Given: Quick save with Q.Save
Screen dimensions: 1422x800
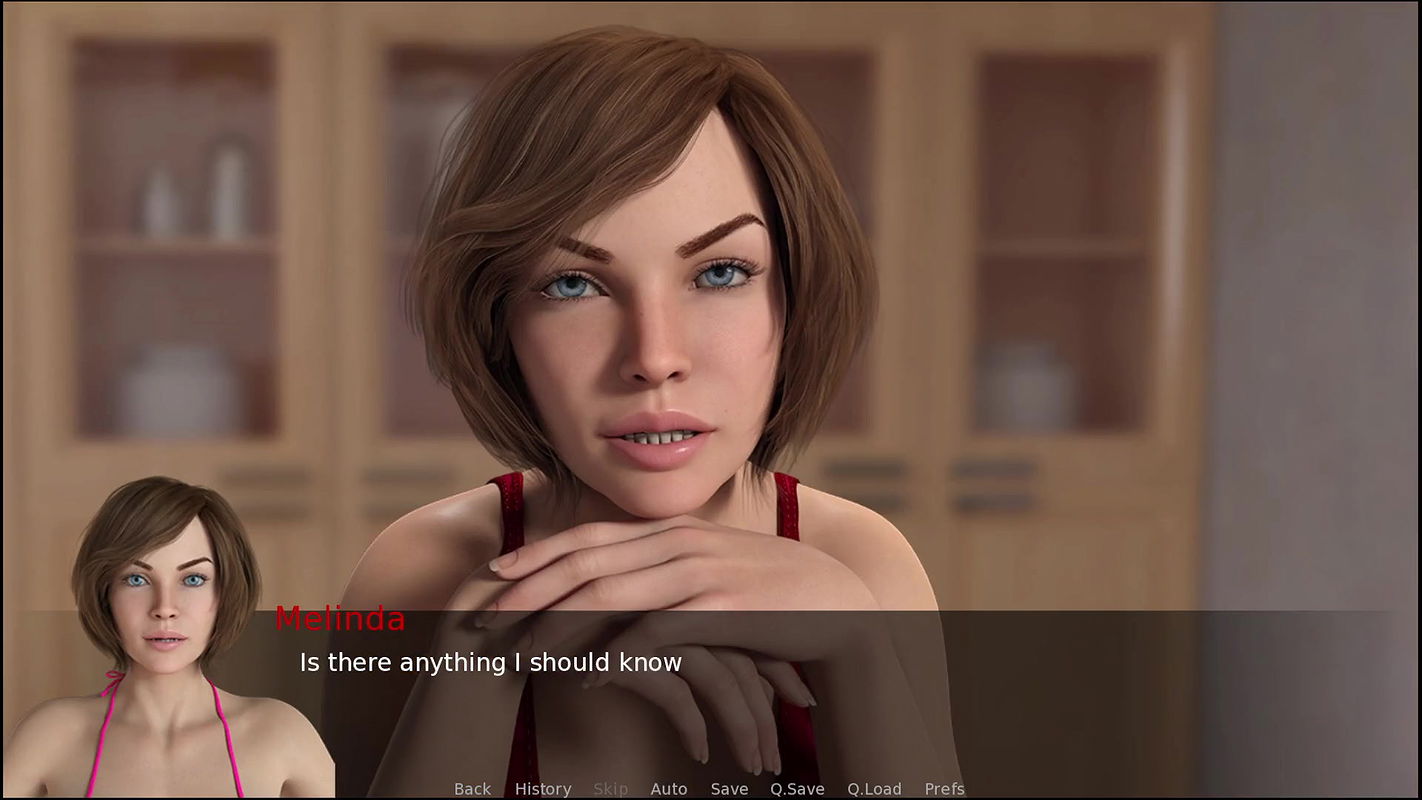Looking at the screenshot, I should [x=797, y=789].
